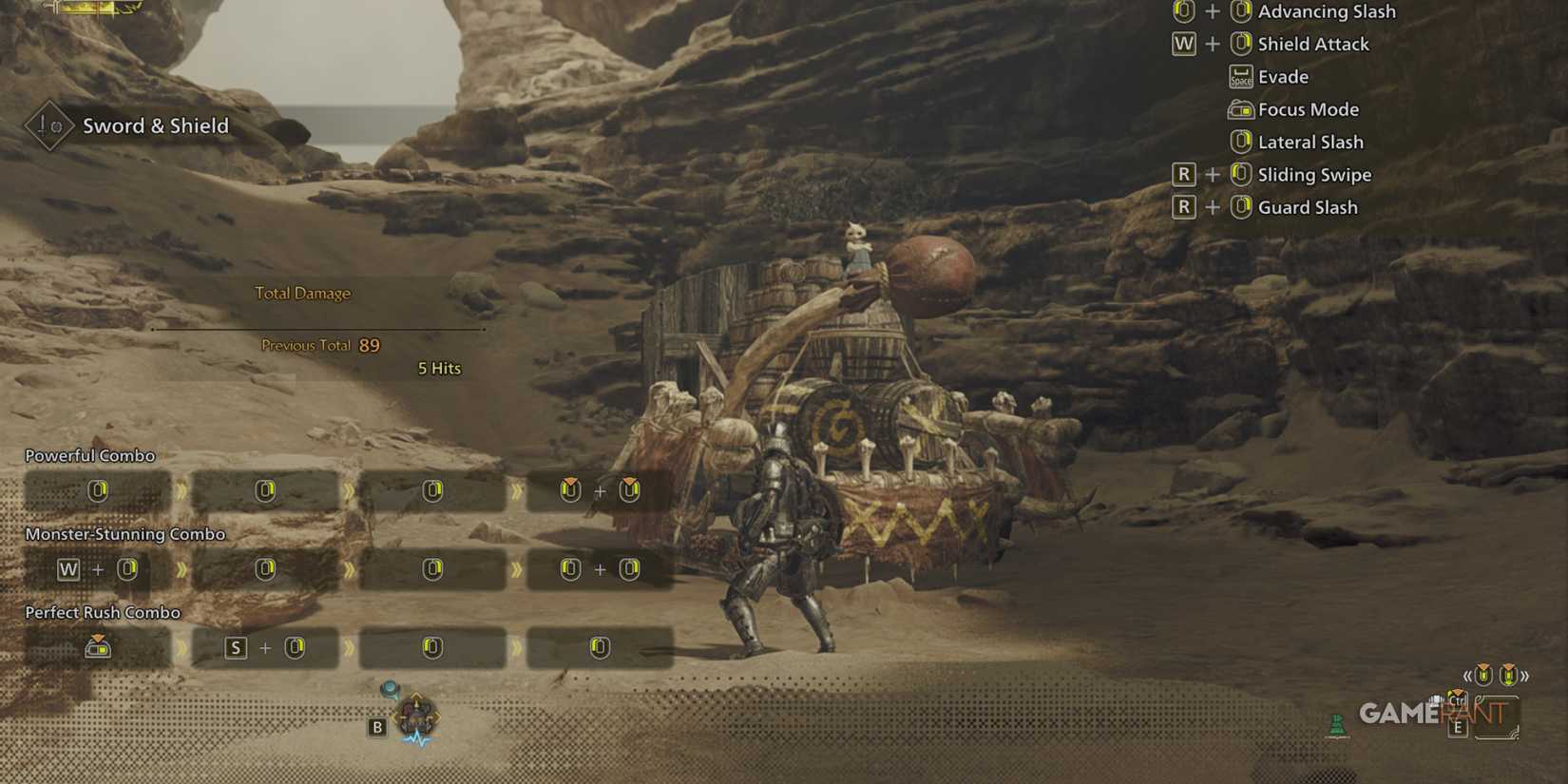Click the green signature icon near GameRant logo

1337,725
